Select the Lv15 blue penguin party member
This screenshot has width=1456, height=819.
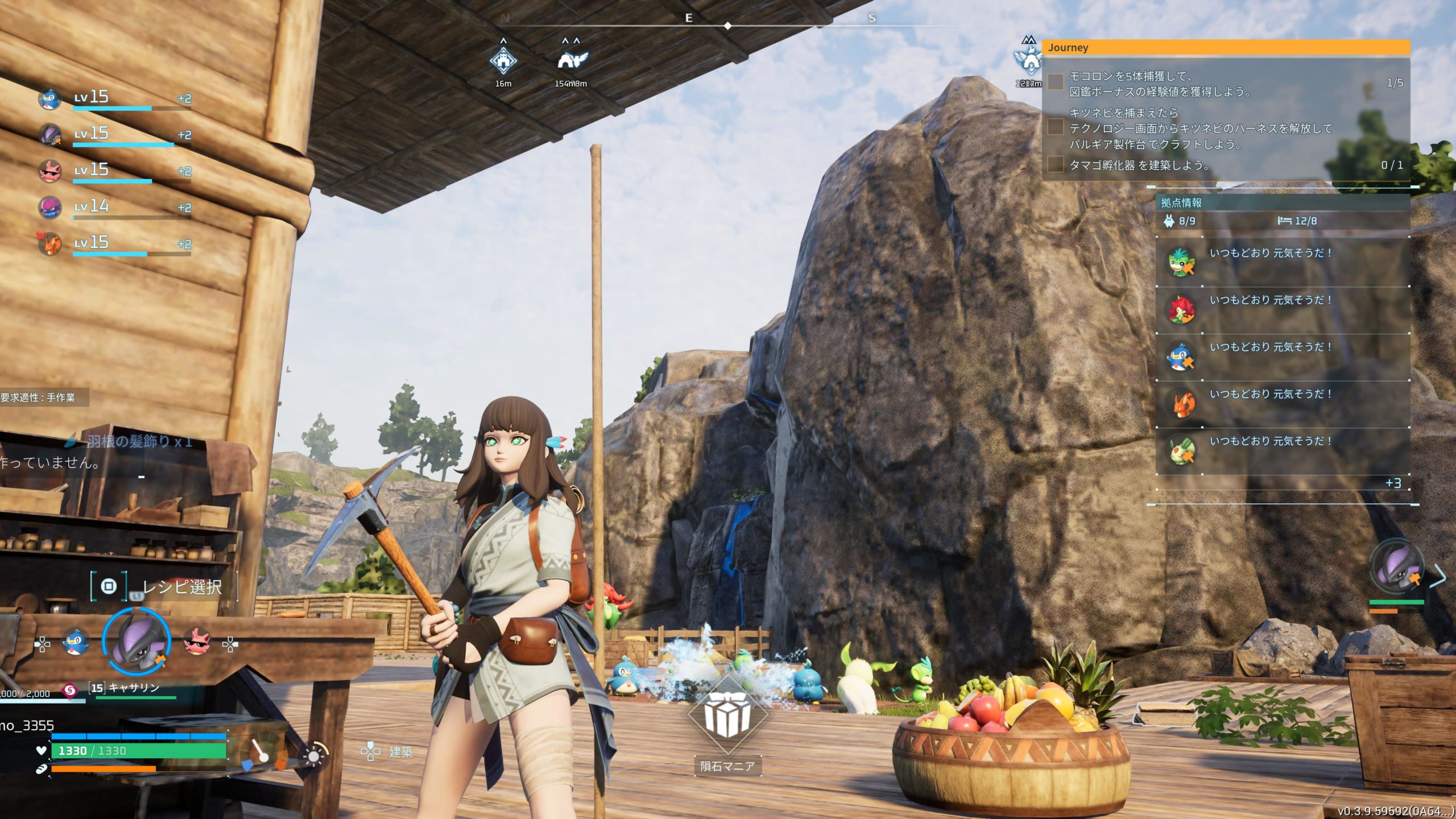coord(50,98)
